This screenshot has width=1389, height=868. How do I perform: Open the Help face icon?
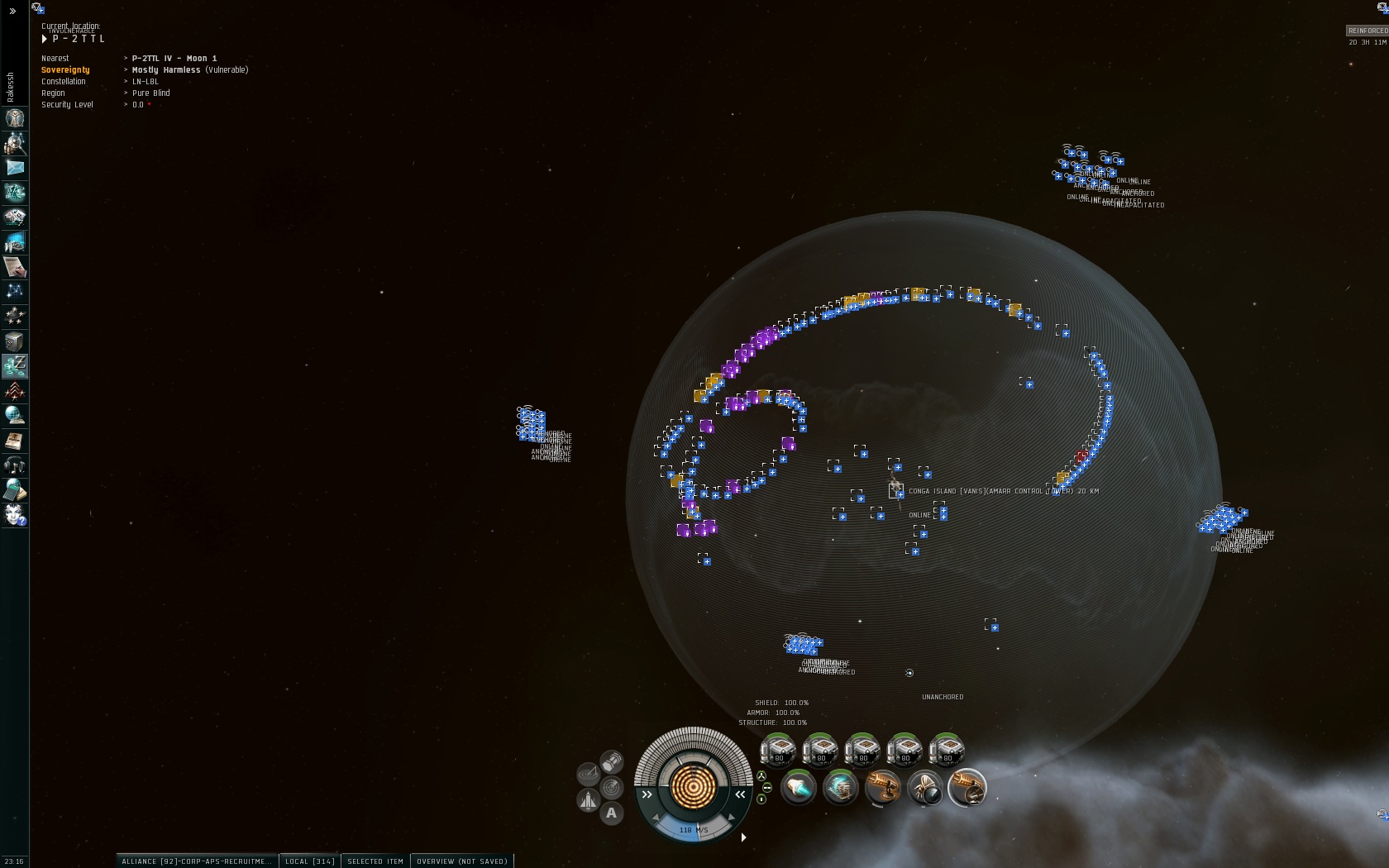coord(15,515)
